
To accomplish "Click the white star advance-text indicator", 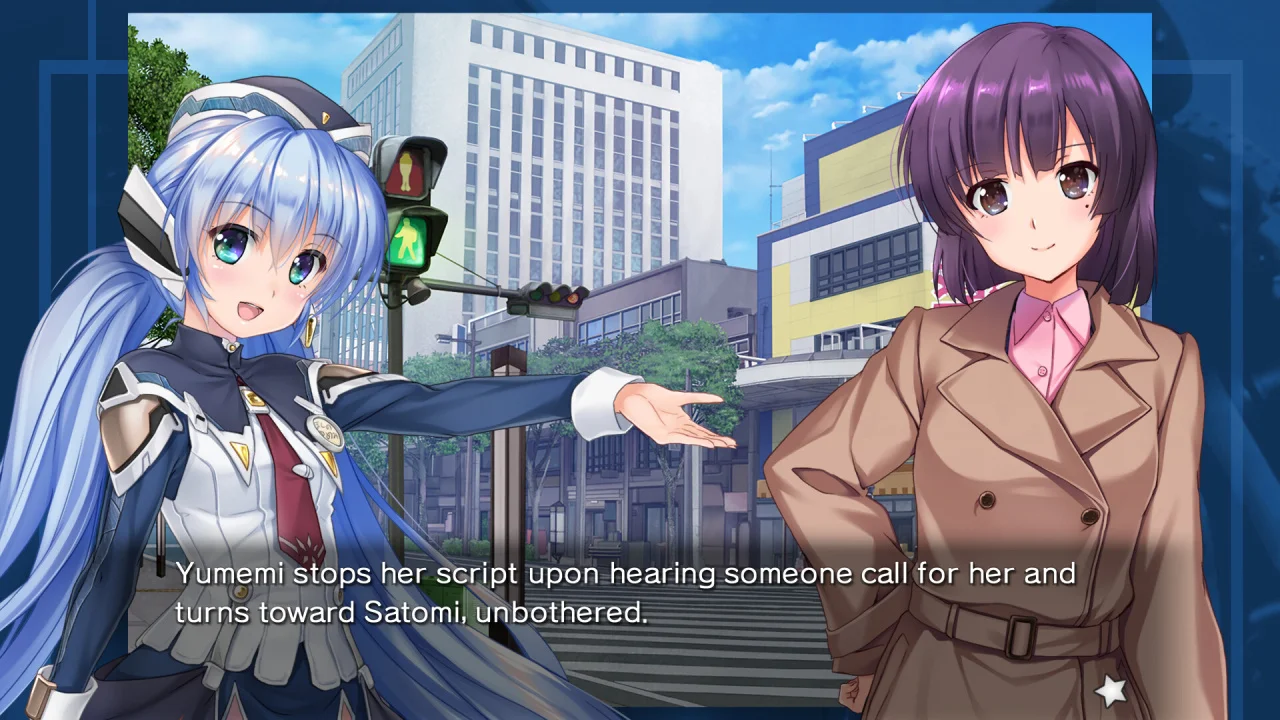I will (1111, 689).
